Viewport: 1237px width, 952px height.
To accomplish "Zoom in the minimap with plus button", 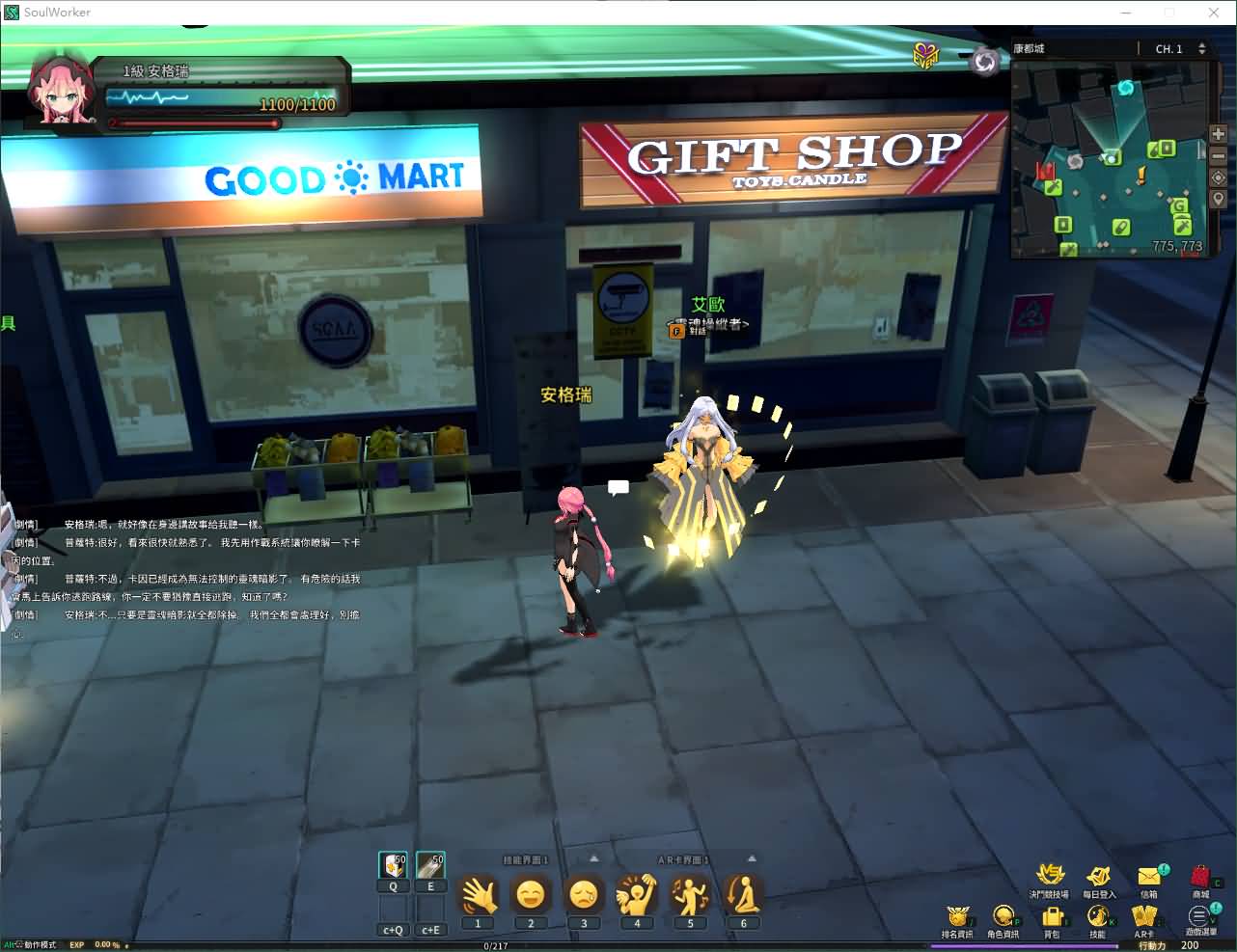I will [1219, 134].
